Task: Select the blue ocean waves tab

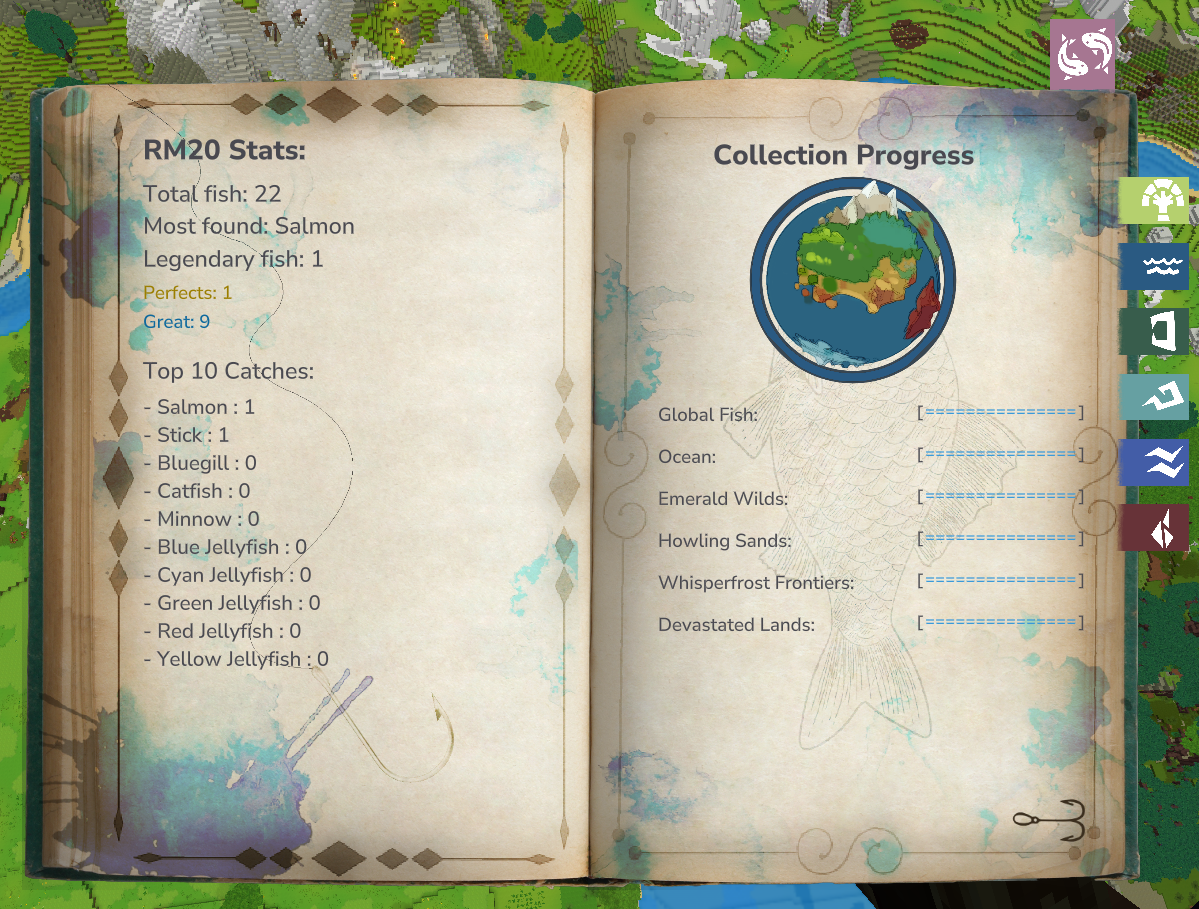Action: 1154,267
